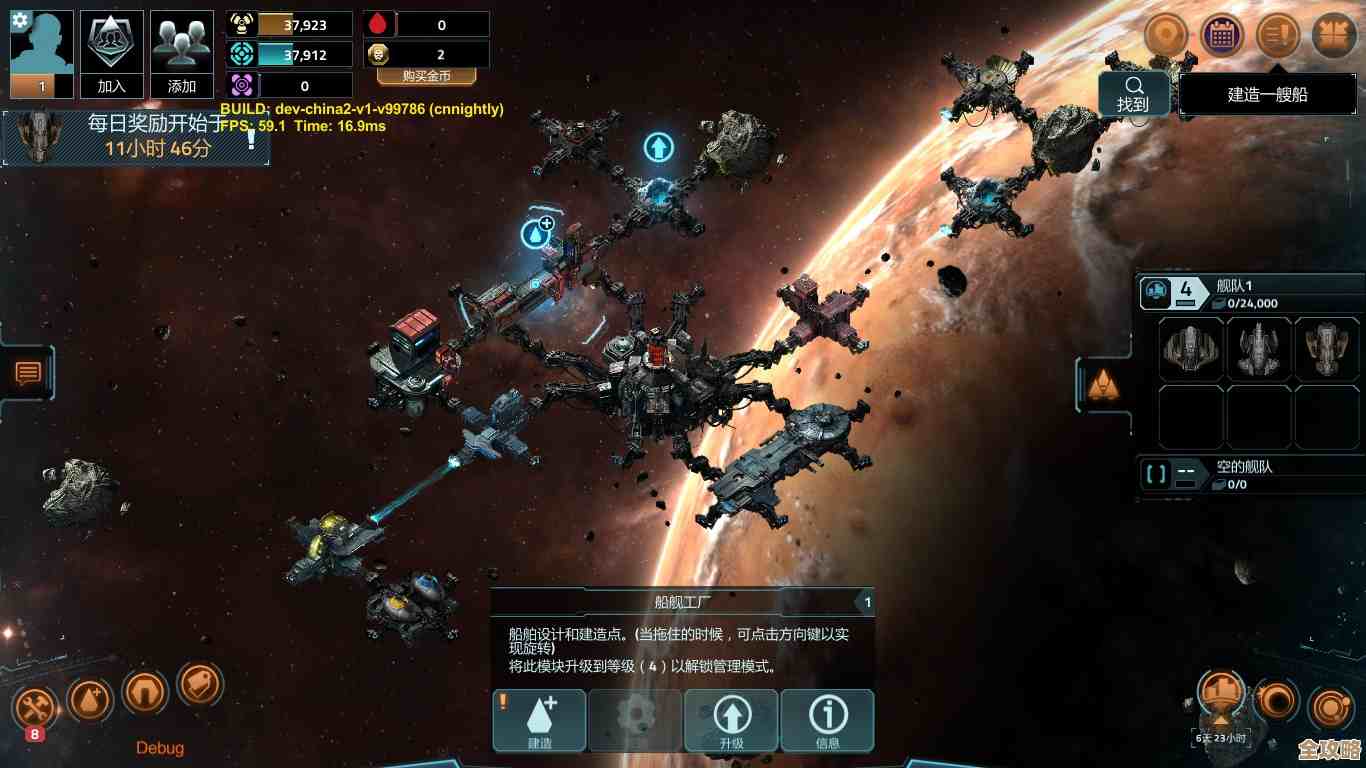
Task: Select the 舰队1 fleet header
Action: pos(1249,293)
